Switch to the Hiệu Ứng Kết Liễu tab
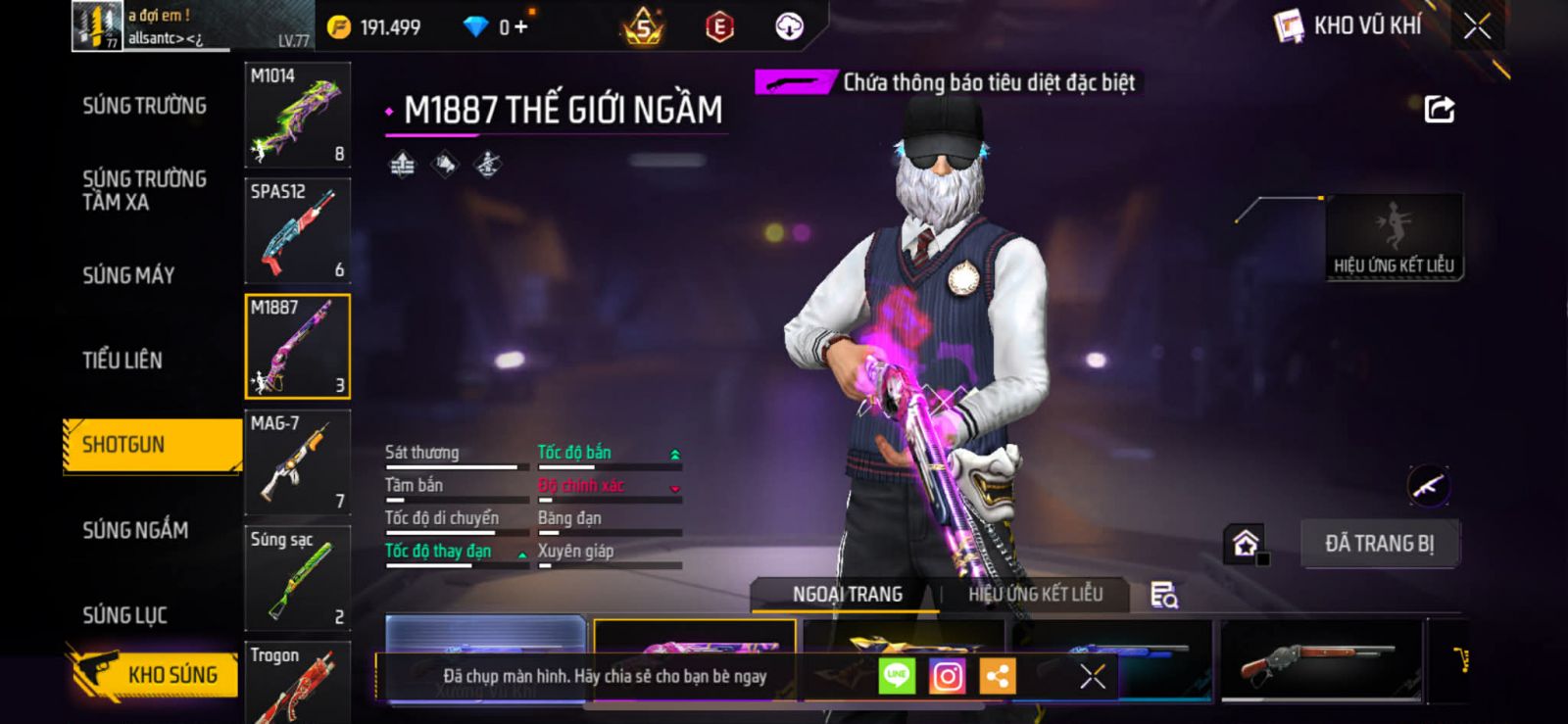Image resolution: width=1568 pixels, height=724 pixels. click(x=1035, y=595)
